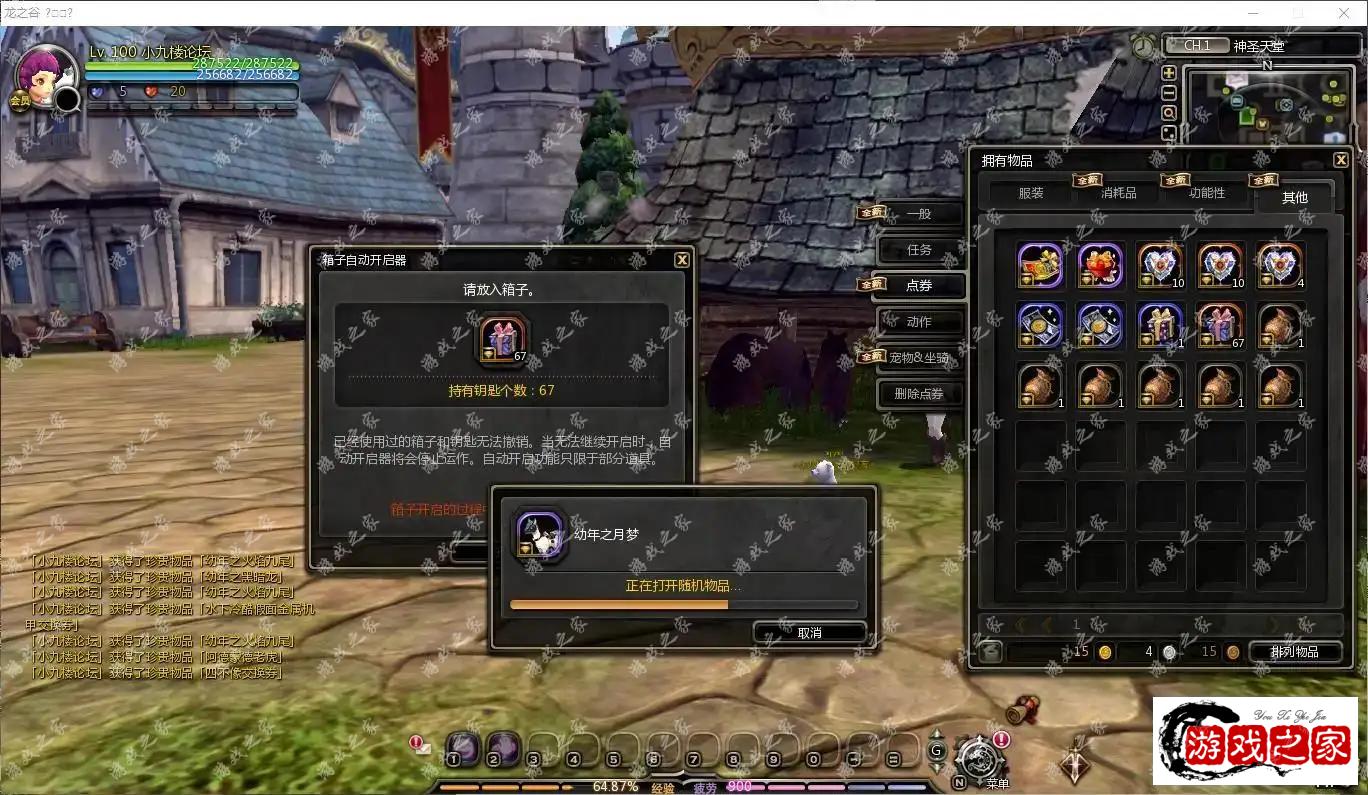
Task: Cancel the random item opening (取消)
Action: tap(809, 633)
